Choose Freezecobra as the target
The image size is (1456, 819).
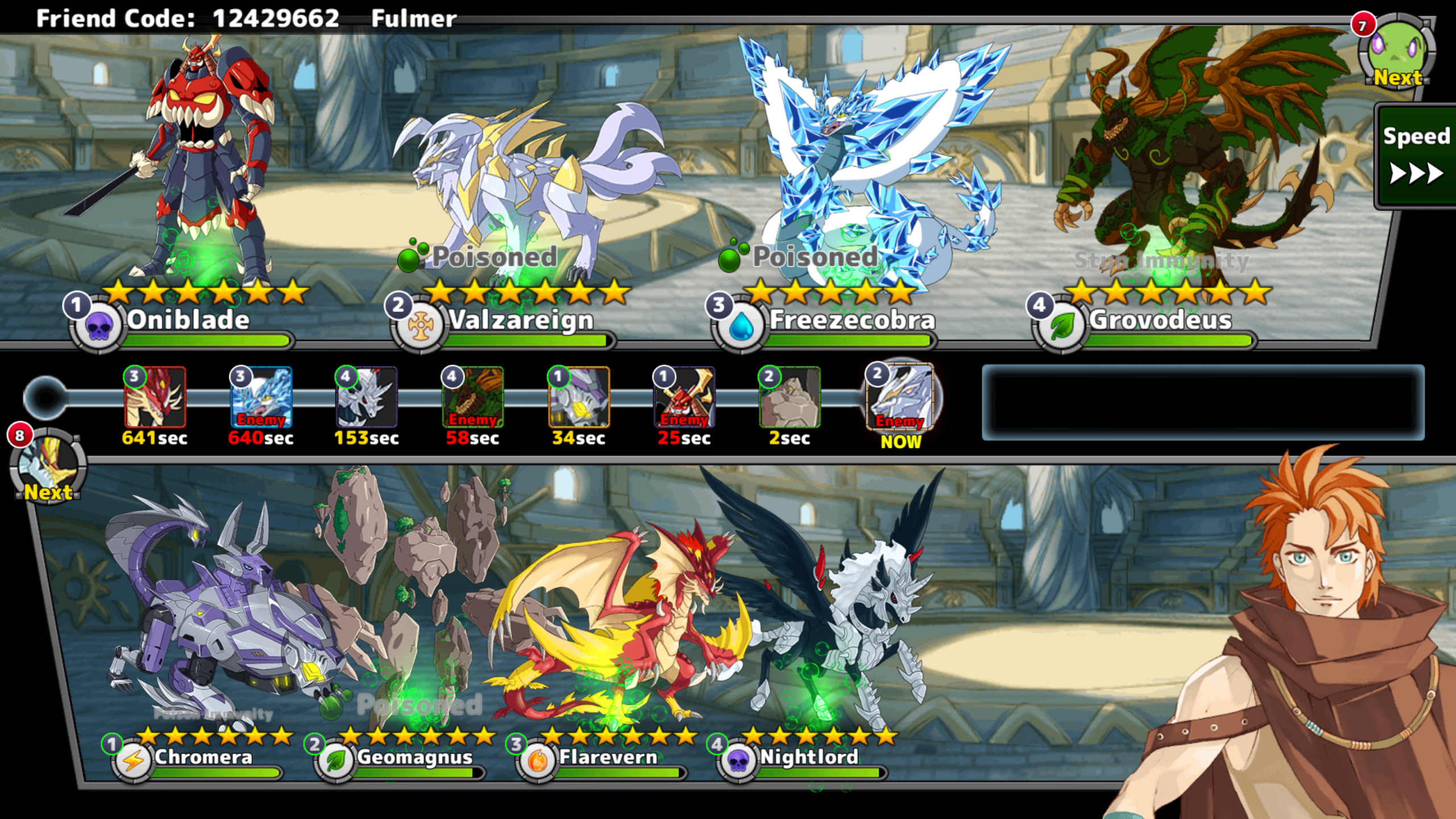click(x=851, y=320)
